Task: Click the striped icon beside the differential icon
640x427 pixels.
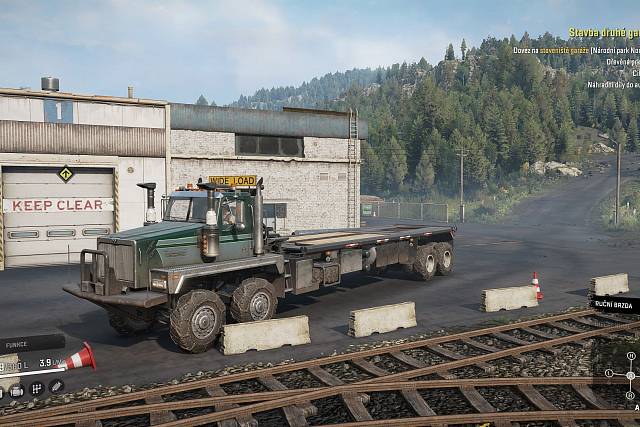Action: coord(56,386)
